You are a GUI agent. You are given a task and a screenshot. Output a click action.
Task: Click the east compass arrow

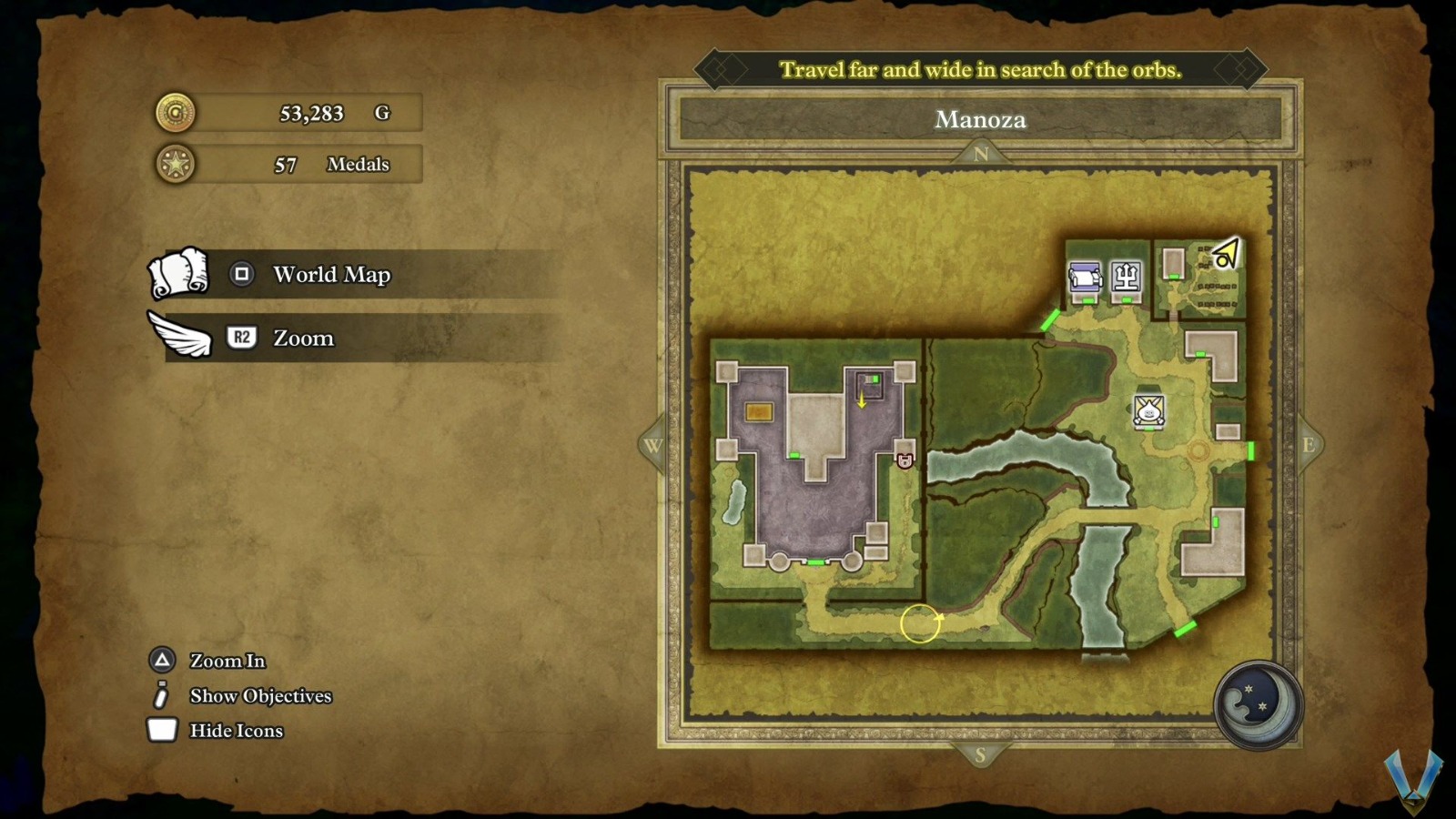[1308, 445]
